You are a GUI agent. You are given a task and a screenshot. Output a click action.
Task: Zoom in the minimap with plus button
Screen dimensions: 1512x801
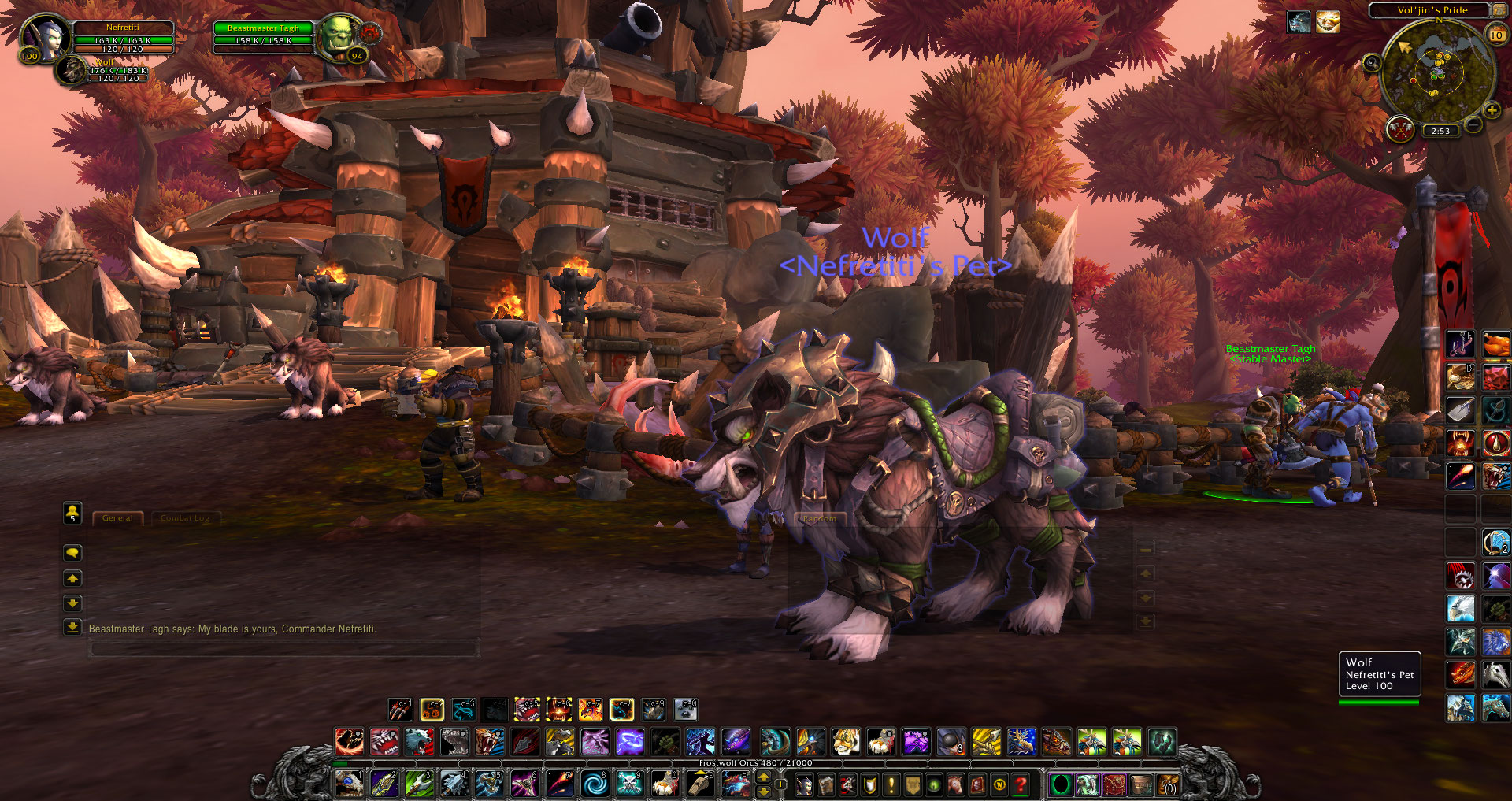point(1492,111)
